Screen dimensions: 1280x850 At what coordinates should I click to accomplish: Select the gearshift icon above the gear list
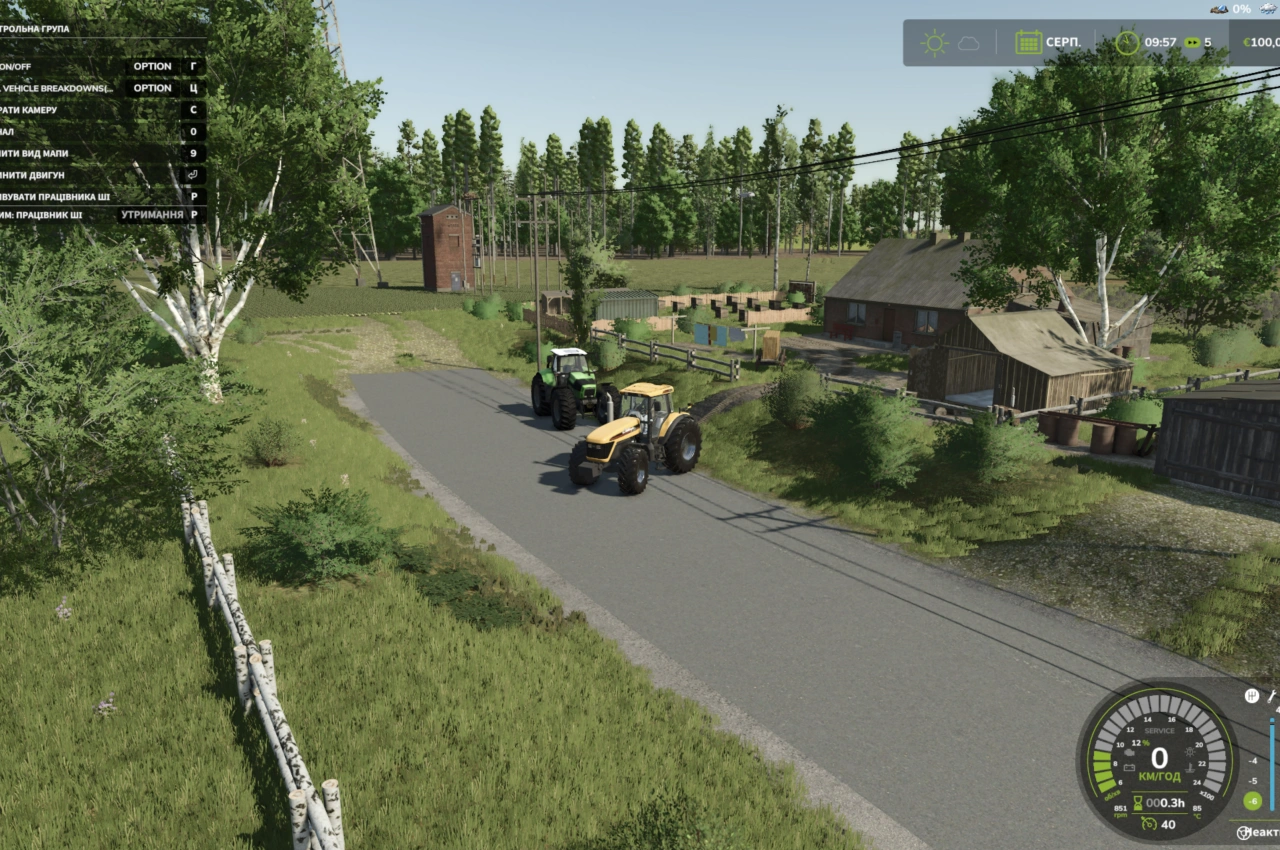(x=1251, y=696)
